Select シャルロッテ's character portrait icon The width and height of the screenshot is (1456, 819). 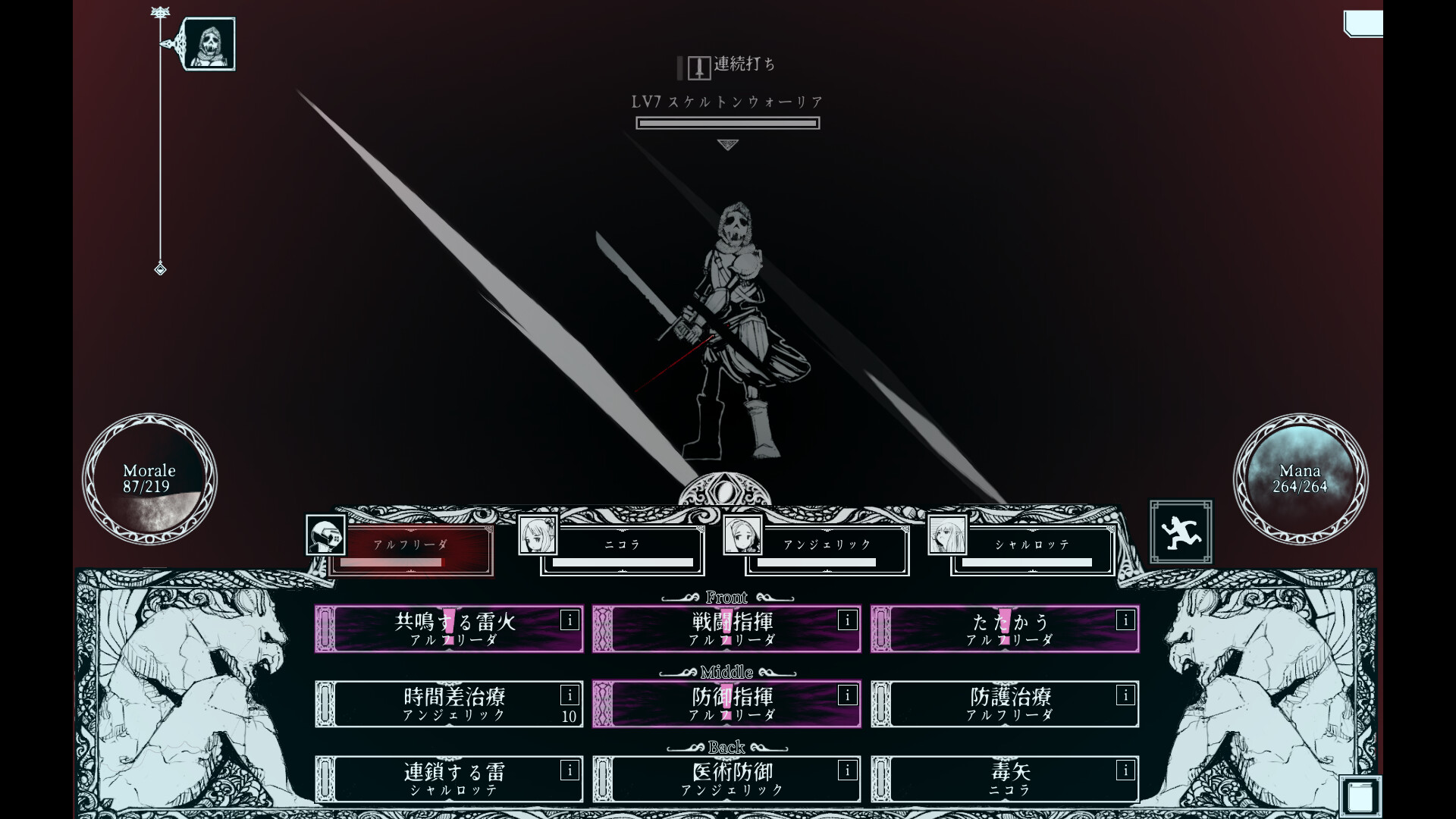click(949, 536)
